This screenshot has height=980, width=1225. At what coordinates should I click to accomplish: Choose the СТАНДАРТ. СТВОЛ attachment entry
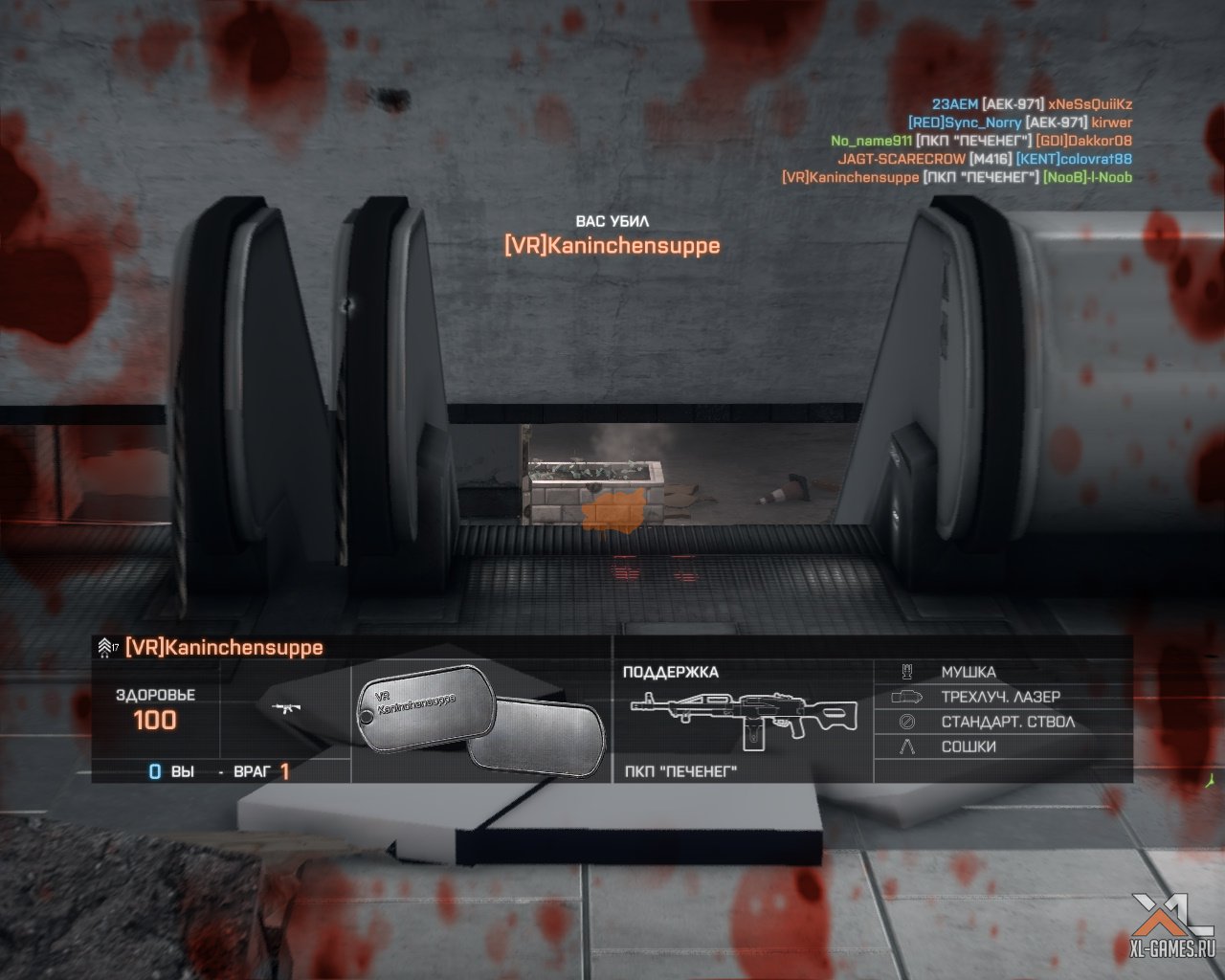pyautogui.click(x=1007, y=722)
